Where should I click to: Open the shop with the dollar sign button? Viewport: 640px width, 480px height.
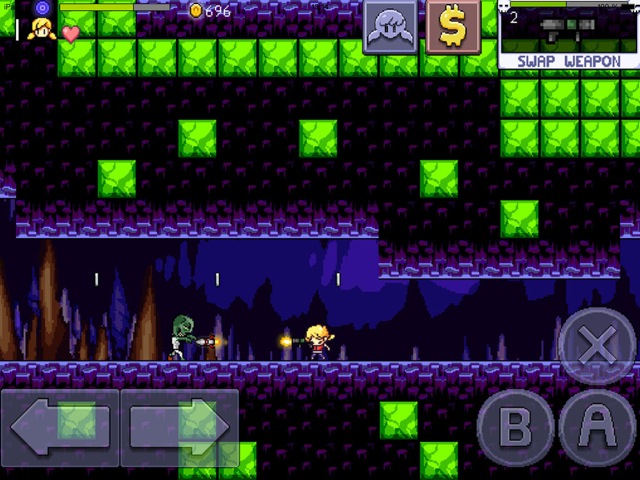453,27
